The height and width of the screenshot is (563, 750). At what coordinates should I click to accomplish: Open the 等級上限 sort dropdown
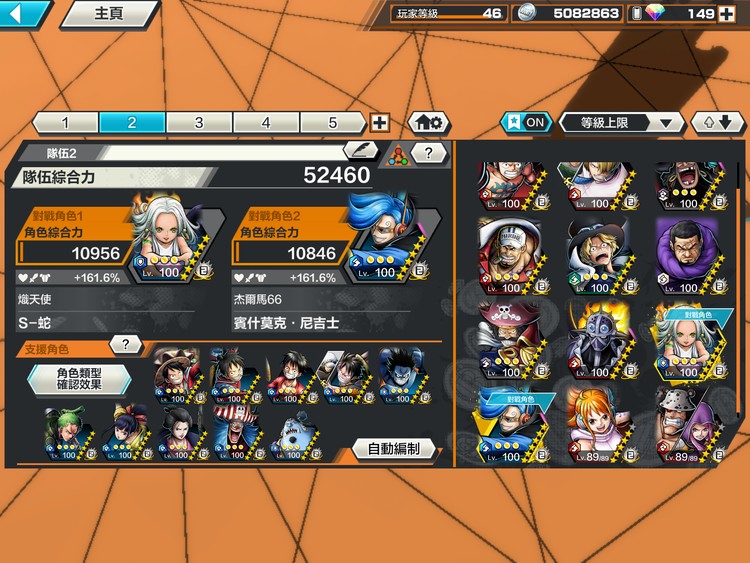[620, 123]
